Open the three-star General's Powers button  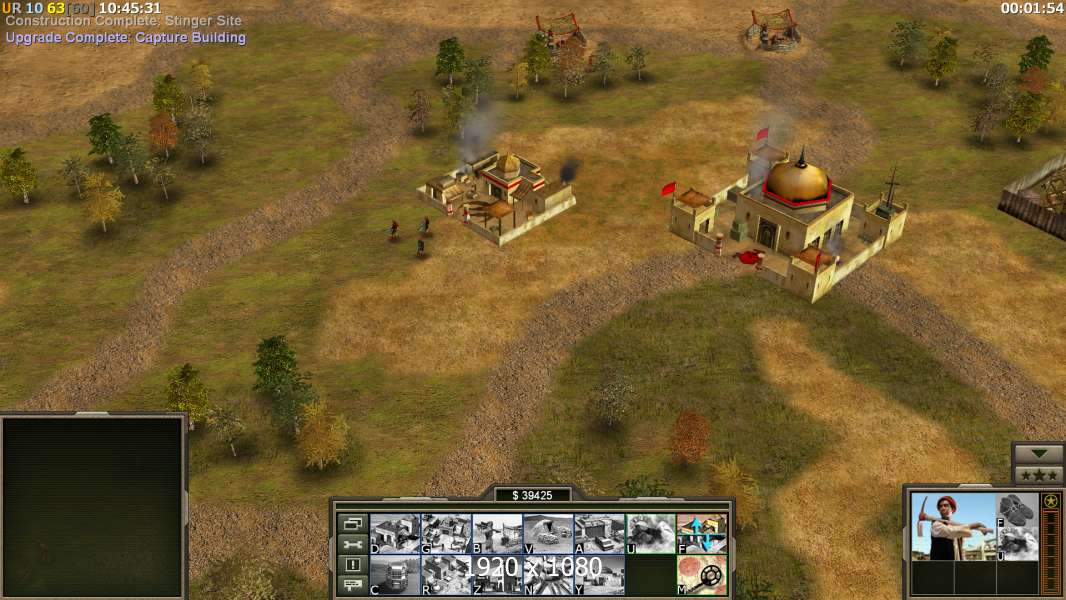pos(1038,474)
